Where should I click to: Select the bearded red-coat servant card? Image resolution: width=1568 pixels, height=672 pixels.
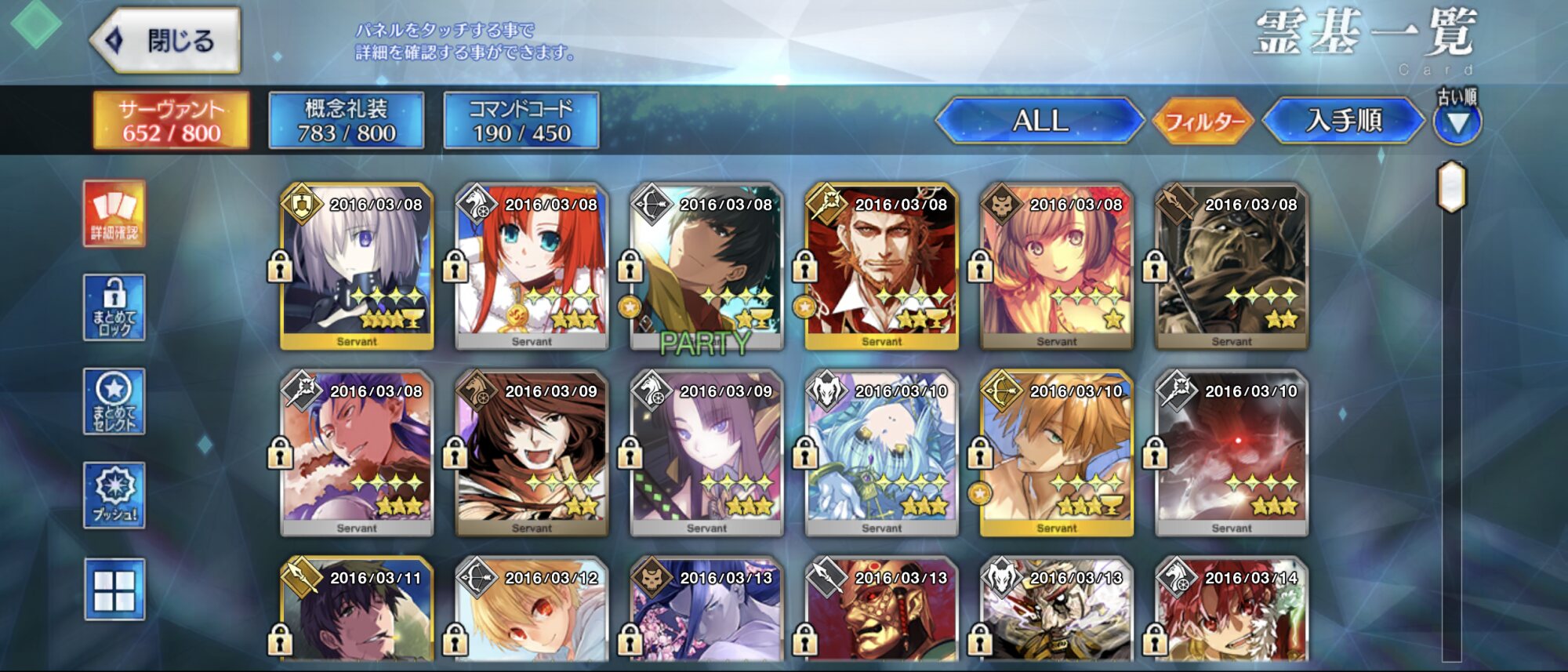[x=881, y=267]
